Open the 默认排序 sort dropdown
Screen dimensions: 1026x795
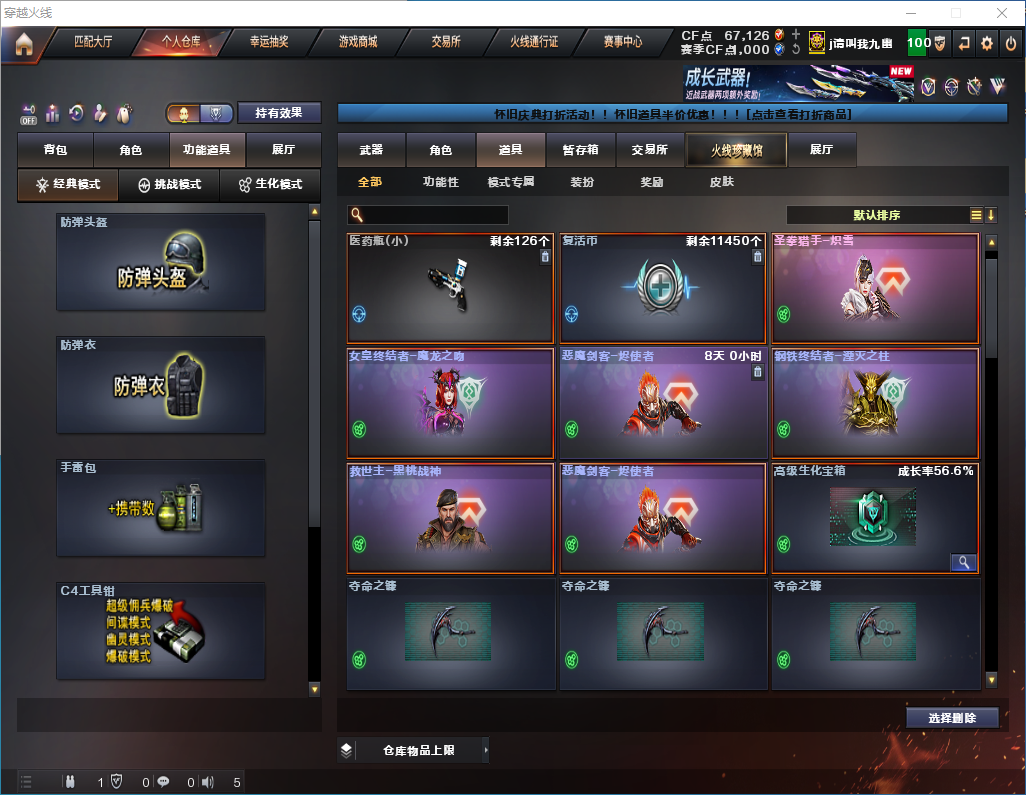[x=877, y=215]
